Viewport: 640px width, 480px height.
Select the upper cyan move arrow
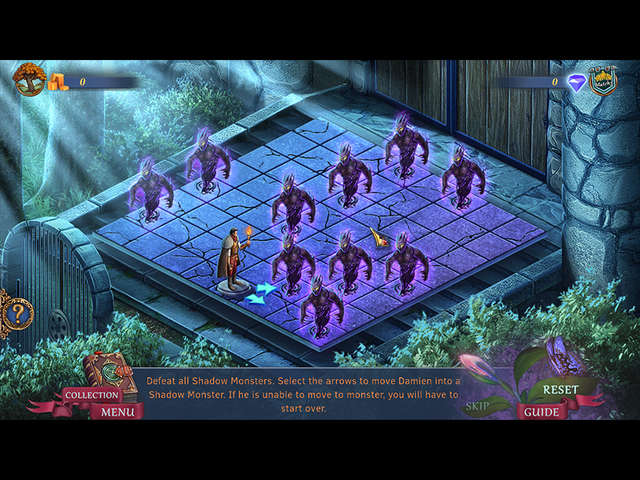tap(265, 288)
